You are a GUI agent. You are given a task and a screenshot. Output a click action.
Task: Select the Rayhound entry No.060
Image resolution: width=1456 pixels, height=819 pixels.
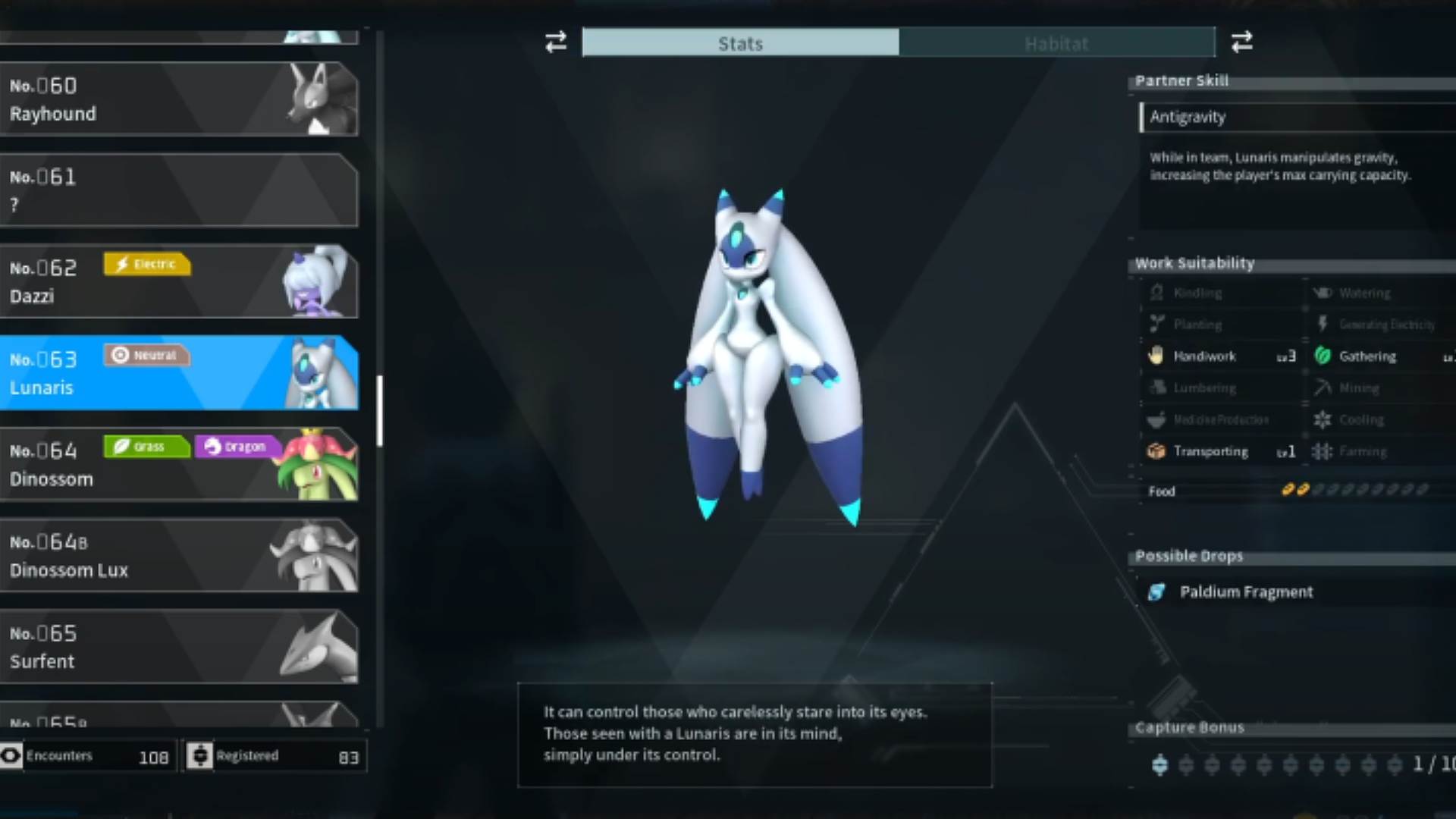click(179, 99)
